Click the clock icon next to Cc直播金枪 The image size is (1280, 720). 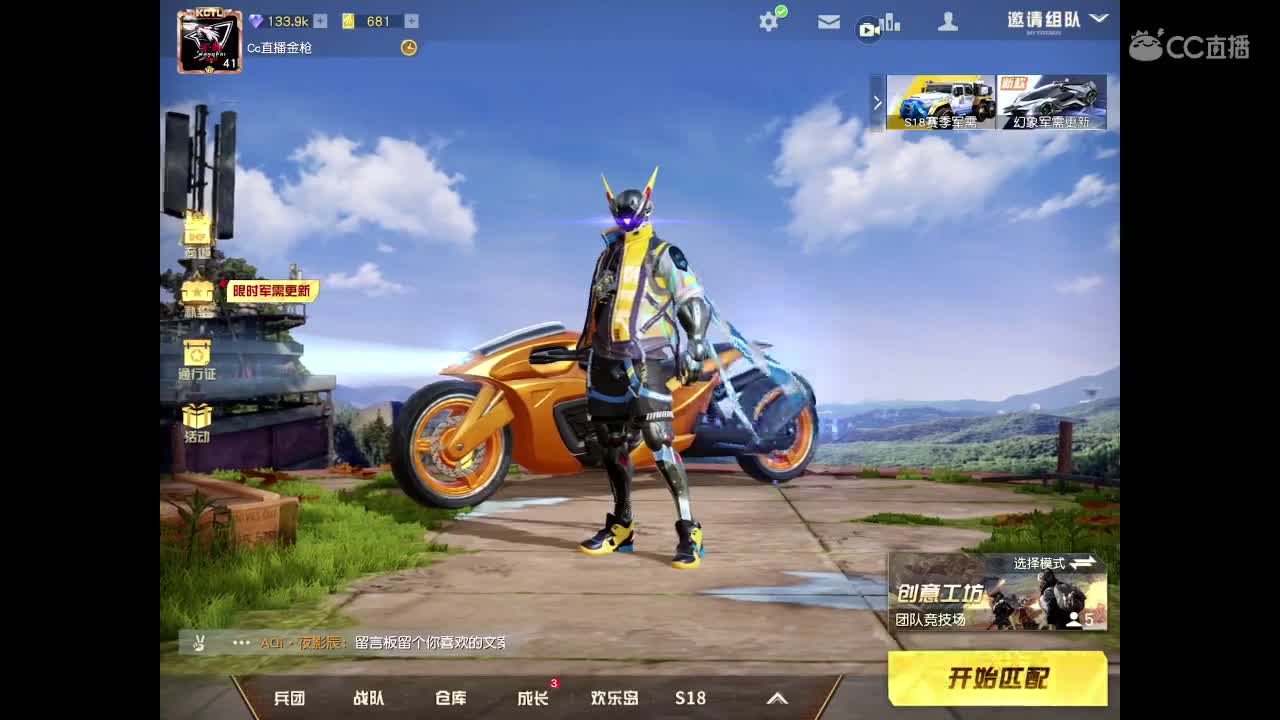pos(408,47)
